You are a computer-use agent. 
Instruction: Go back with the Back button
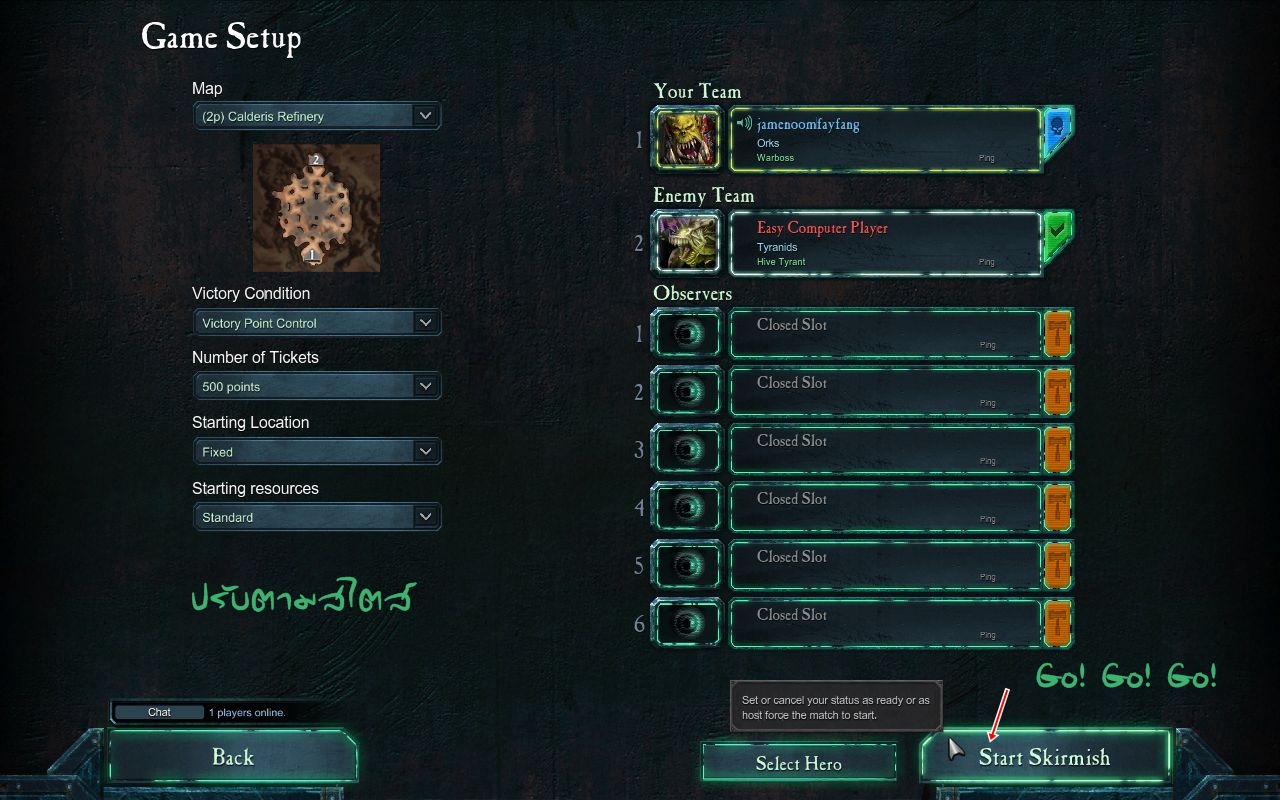[x=233, y=757]
